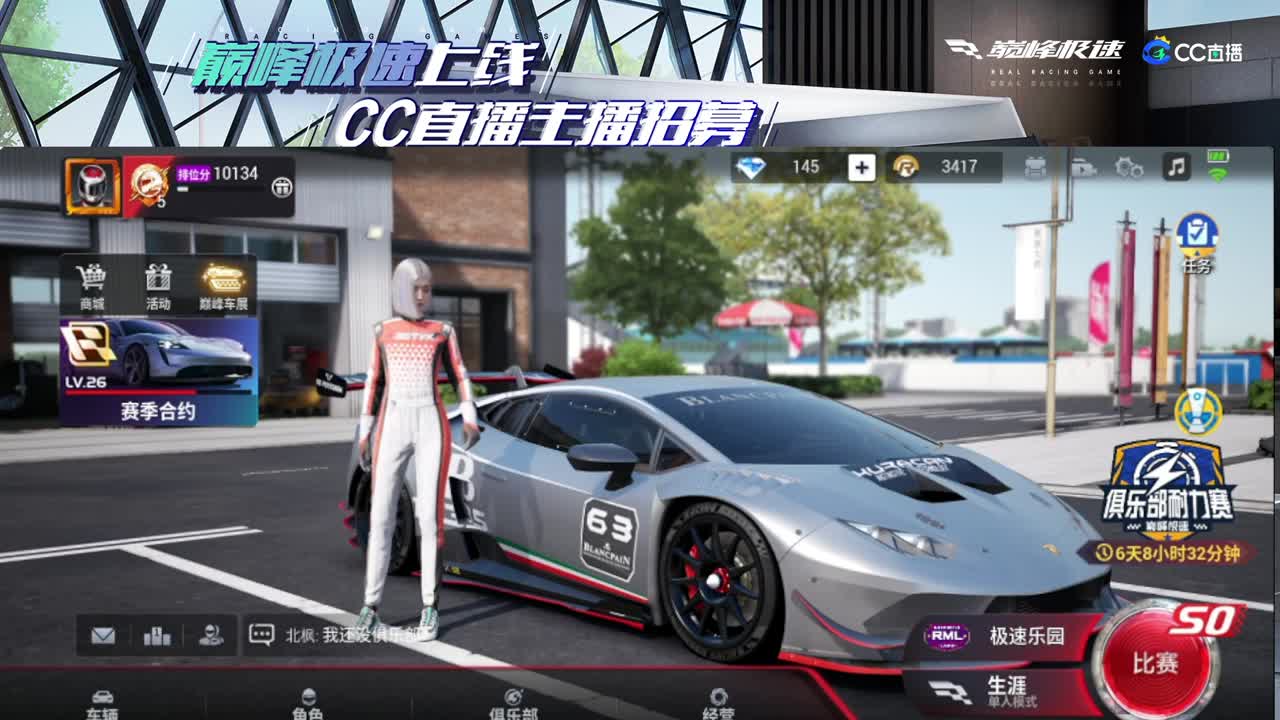1280x720 pixels.
Task: Open the backpack inventory icon
Action: [x=1035, y=168]
